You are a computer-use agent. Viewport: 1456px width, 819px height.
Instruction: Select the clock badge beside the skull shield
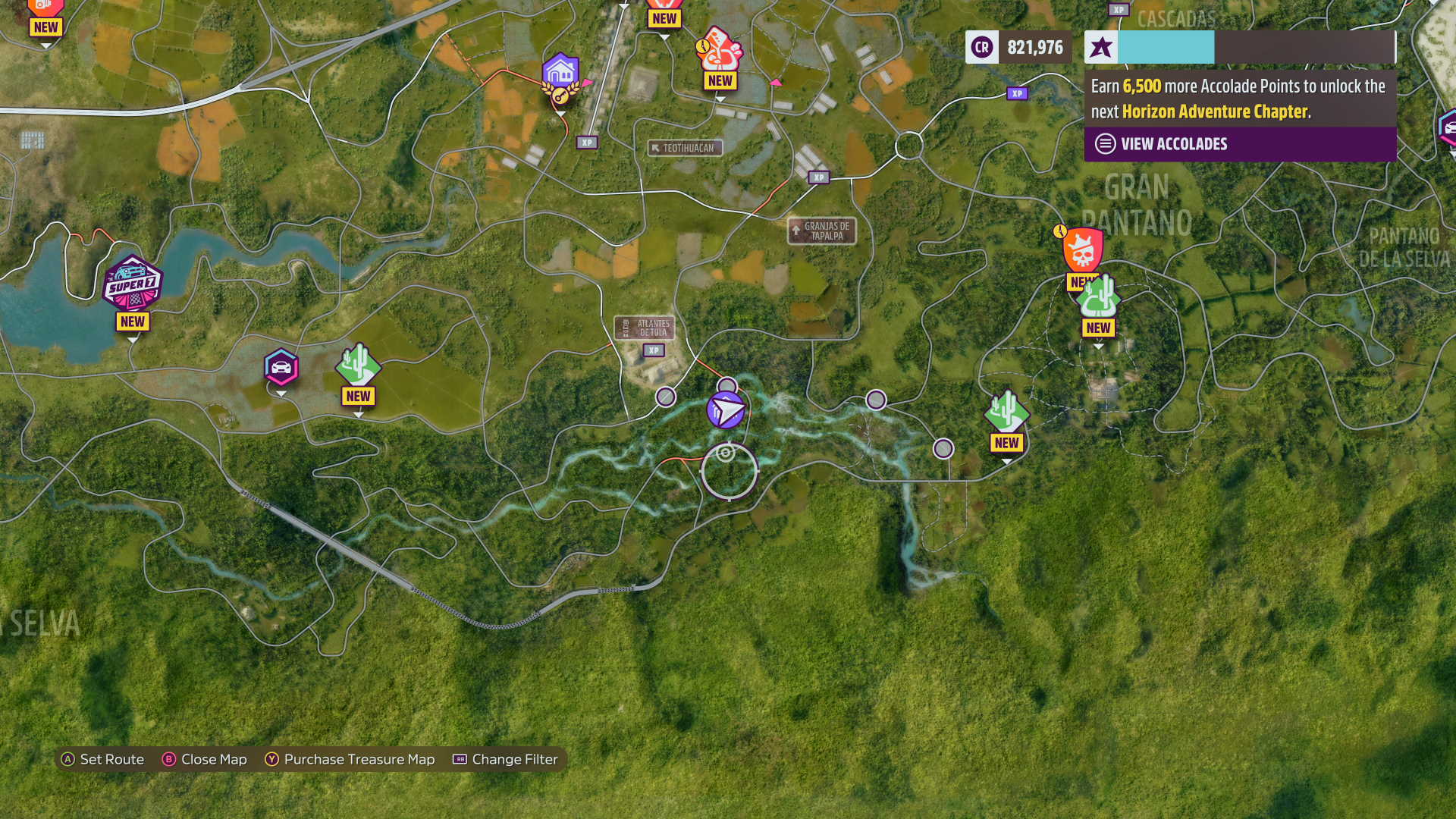[1062, 233]
